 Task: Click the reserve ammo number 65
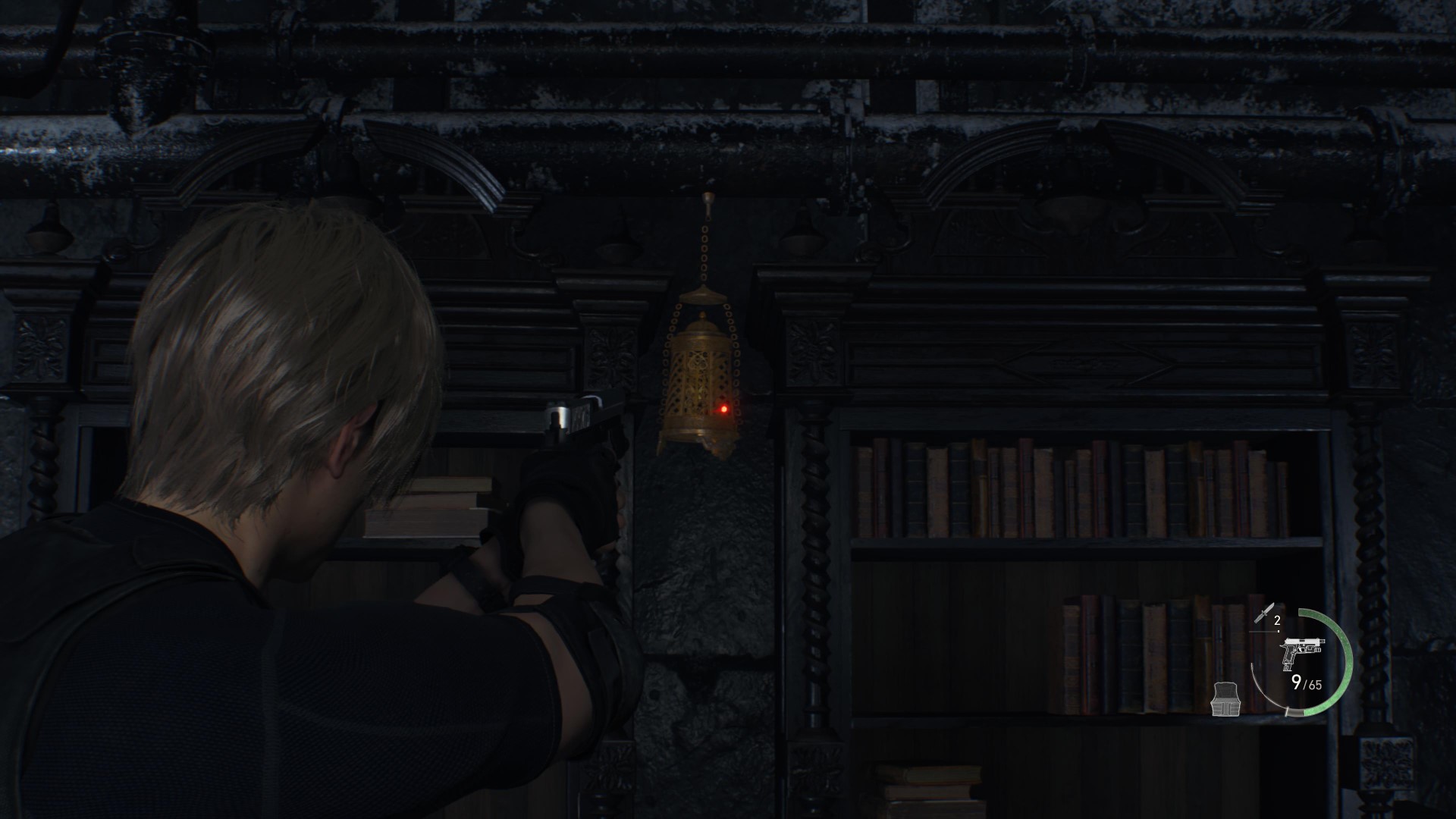pos(1315,686)
